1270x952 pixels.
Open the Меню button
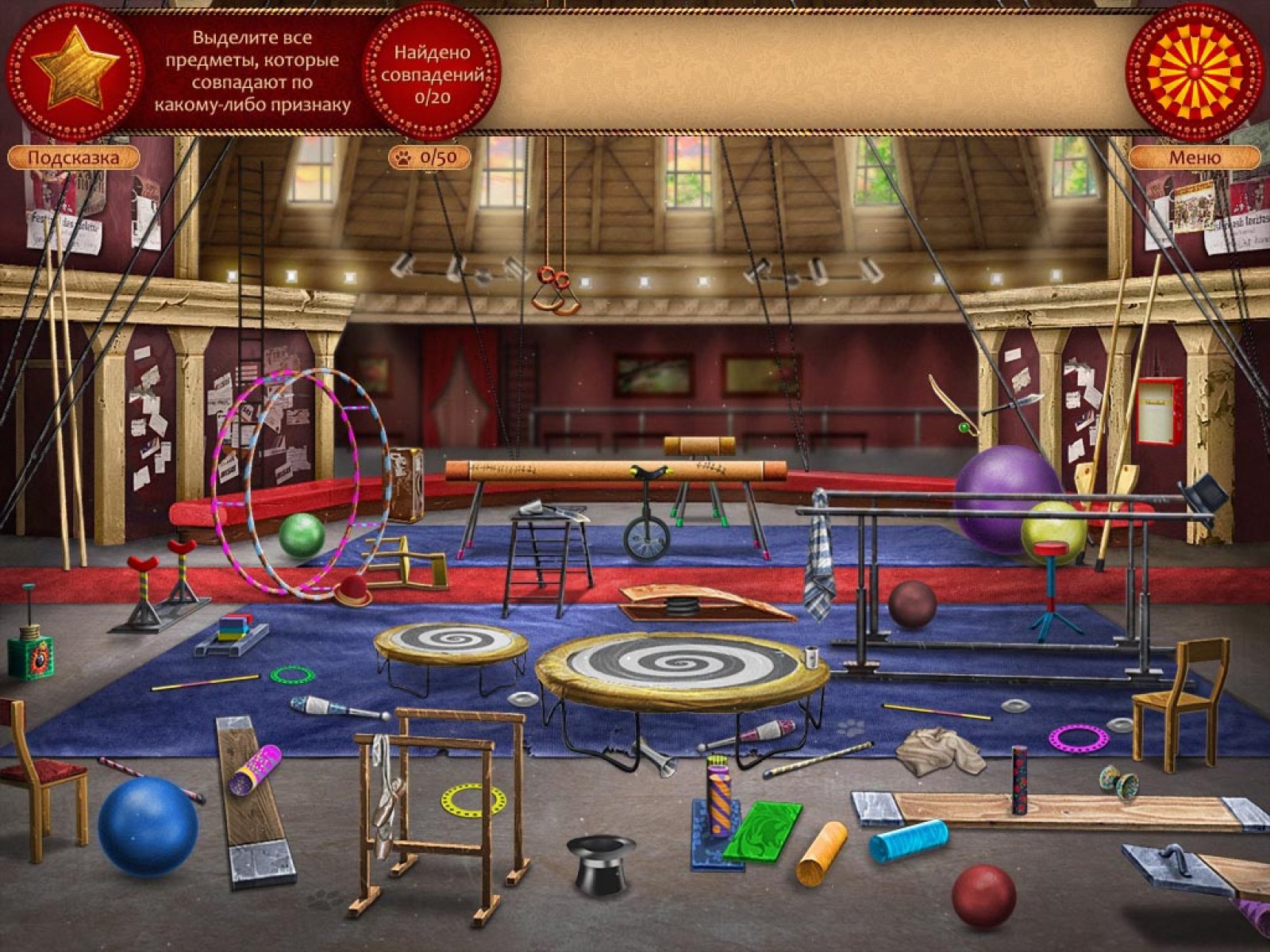click(1194, 157)
